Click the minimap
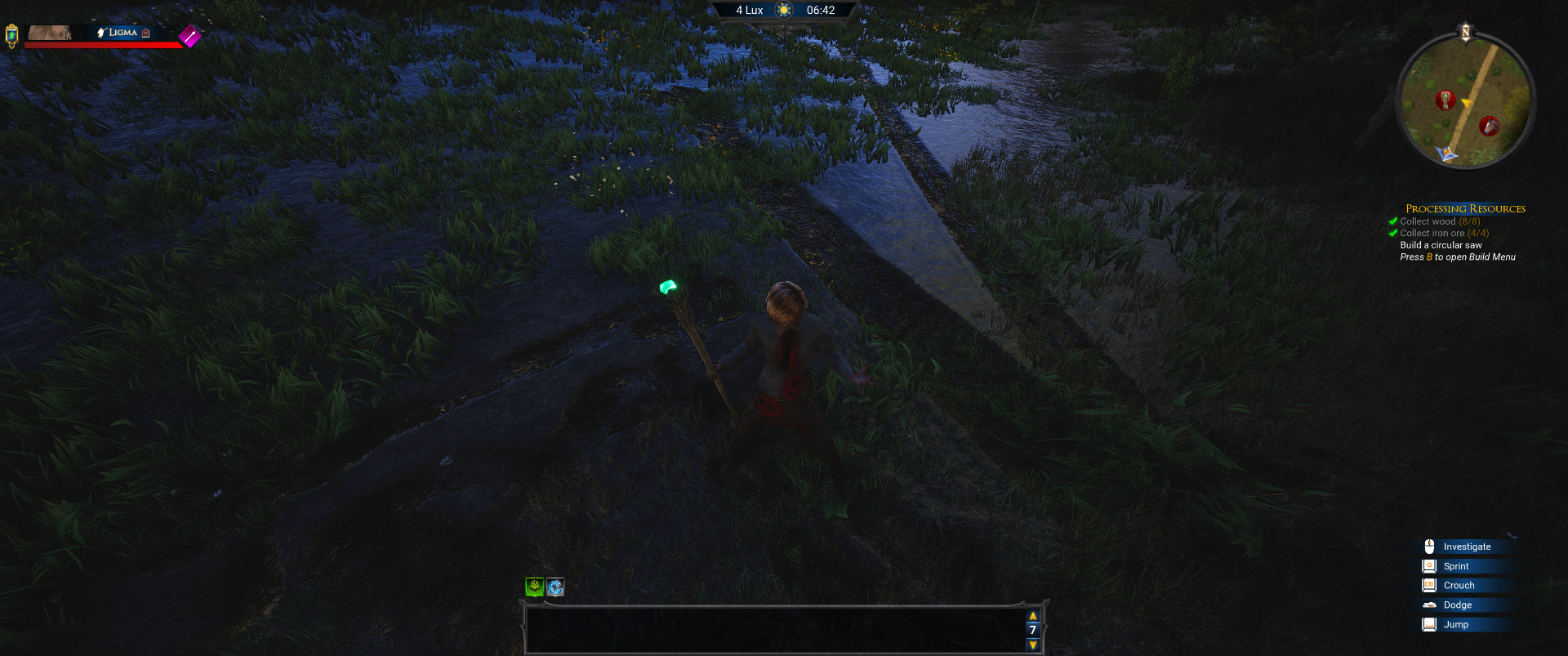 [1466, 102]
